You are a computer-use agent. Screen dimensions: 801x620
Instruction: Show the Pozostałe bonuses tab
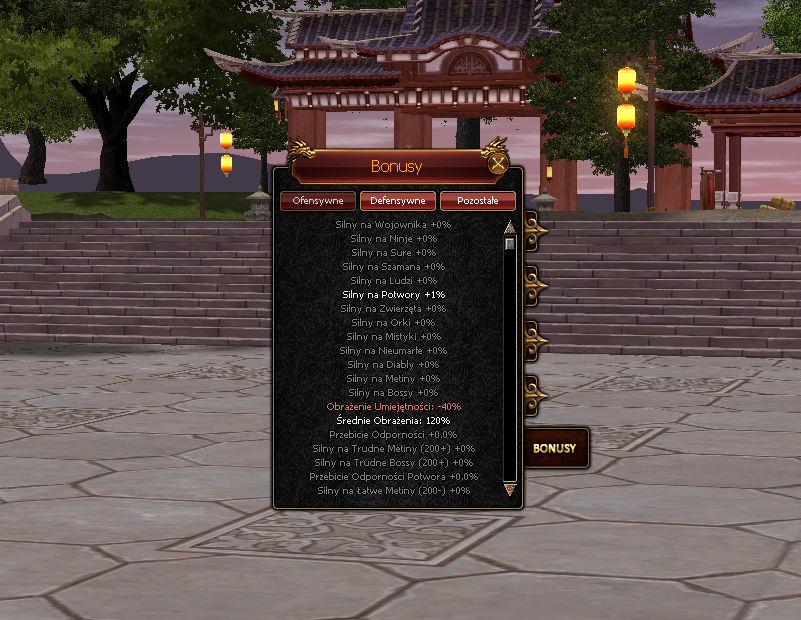click(477, 201)
